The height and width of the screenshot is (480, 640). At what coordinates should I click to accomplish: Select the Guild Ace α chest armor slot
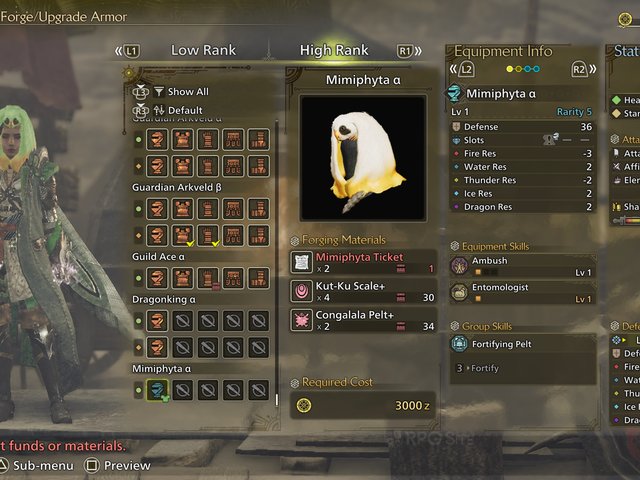pyautogui.click(x=182, y=278)
